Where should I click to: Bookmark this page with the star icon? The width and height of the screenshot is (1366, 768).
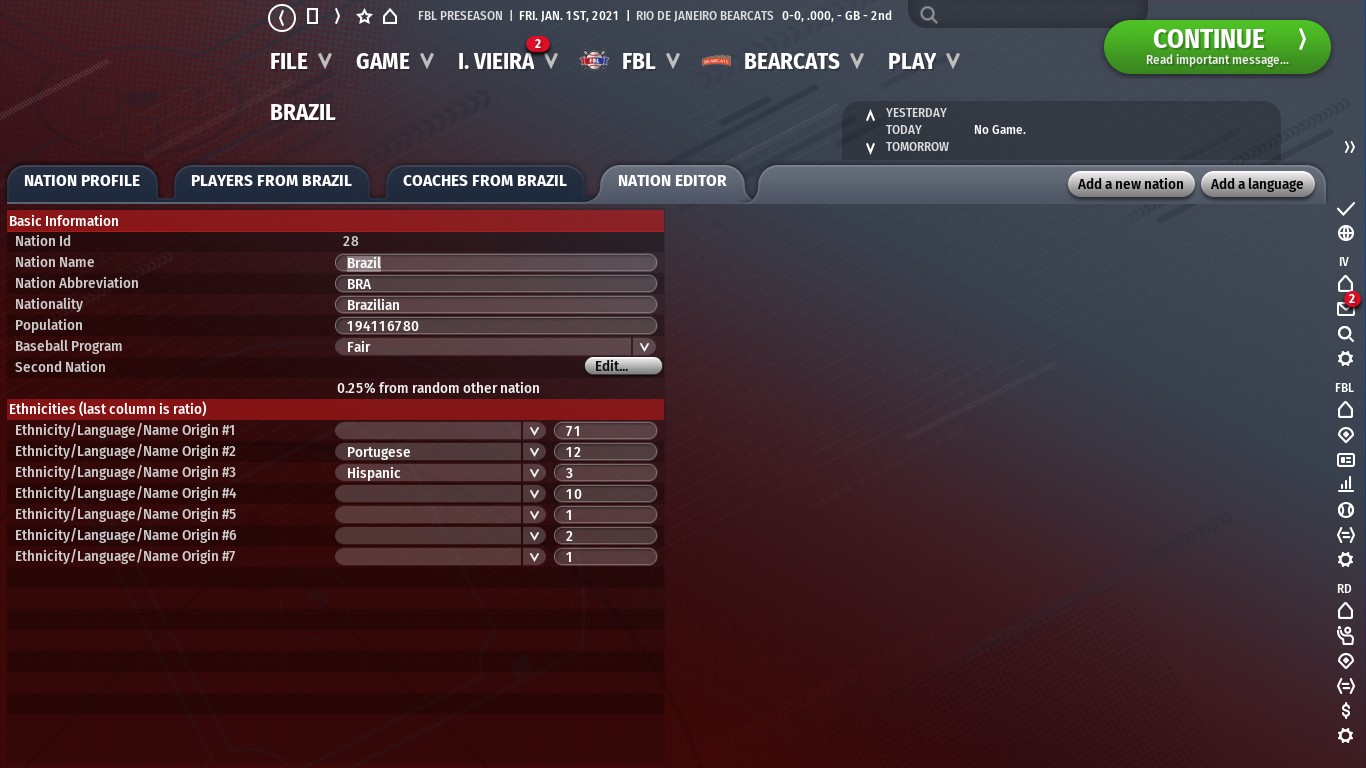[x=364, y=16]
